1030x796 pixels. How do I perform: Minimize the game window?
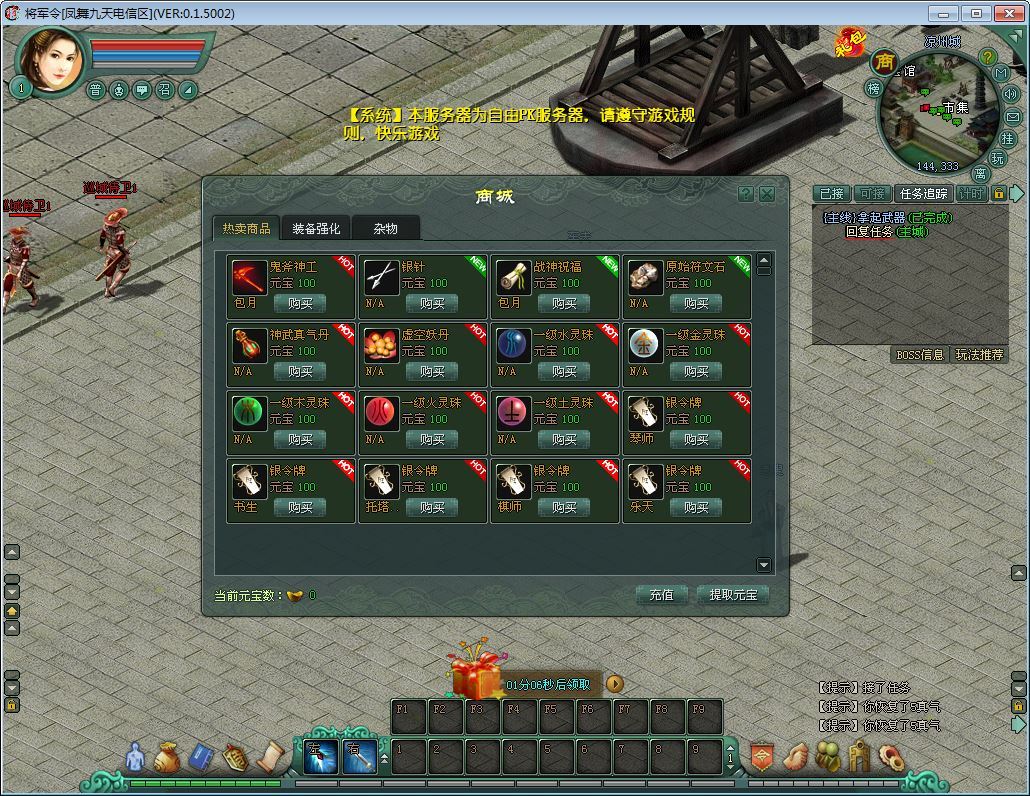click(x=943, y=13)
